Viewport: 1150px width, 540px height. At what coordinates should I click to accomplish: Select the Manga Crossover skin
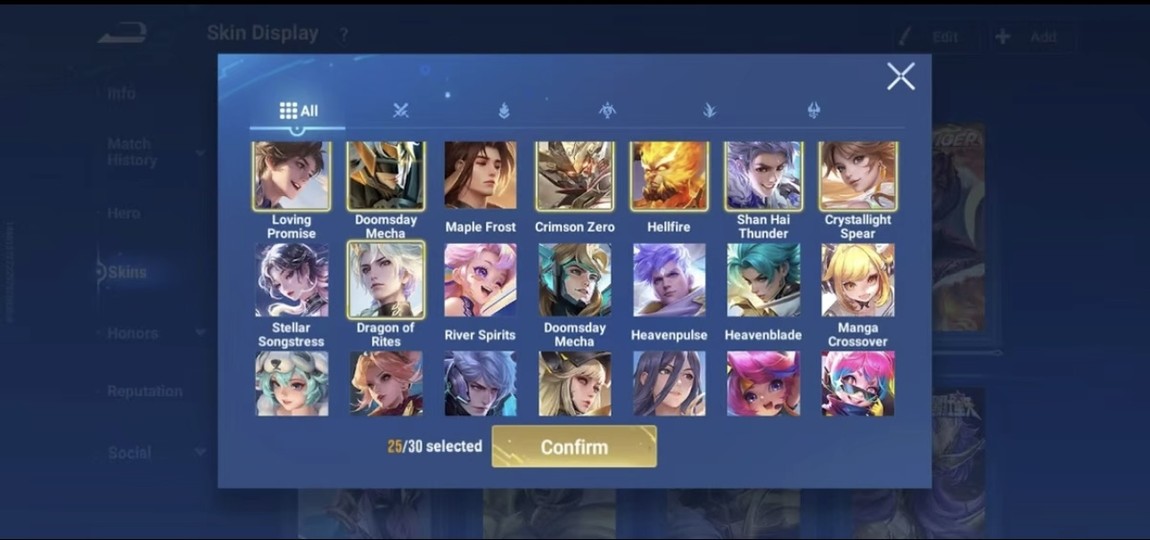point(857,281)
